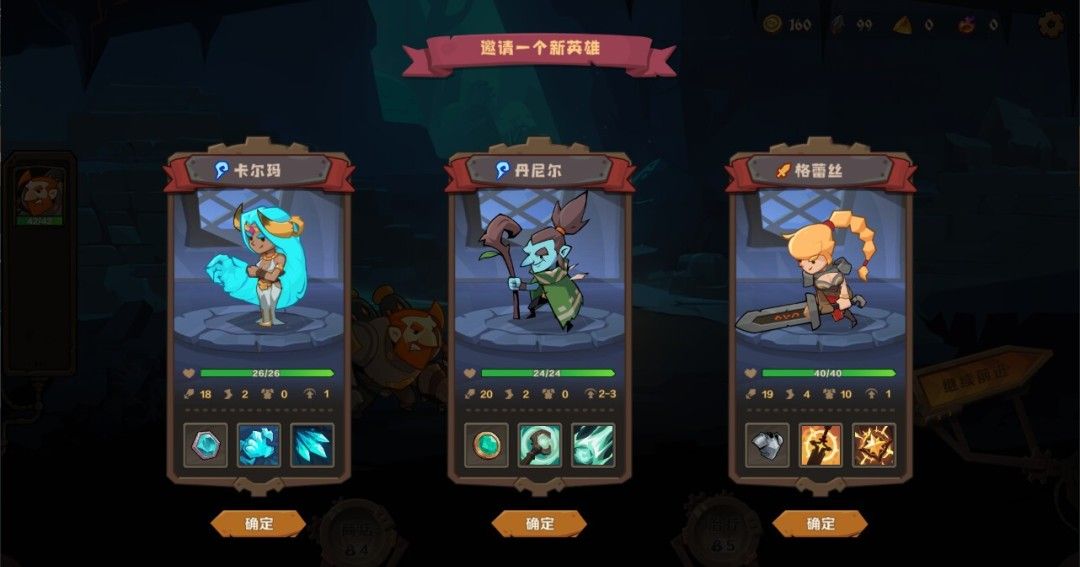1080x567 pixels.
Task: Show 卡尔玛's ice crystal shards skill
Action: tap(312, 445)
